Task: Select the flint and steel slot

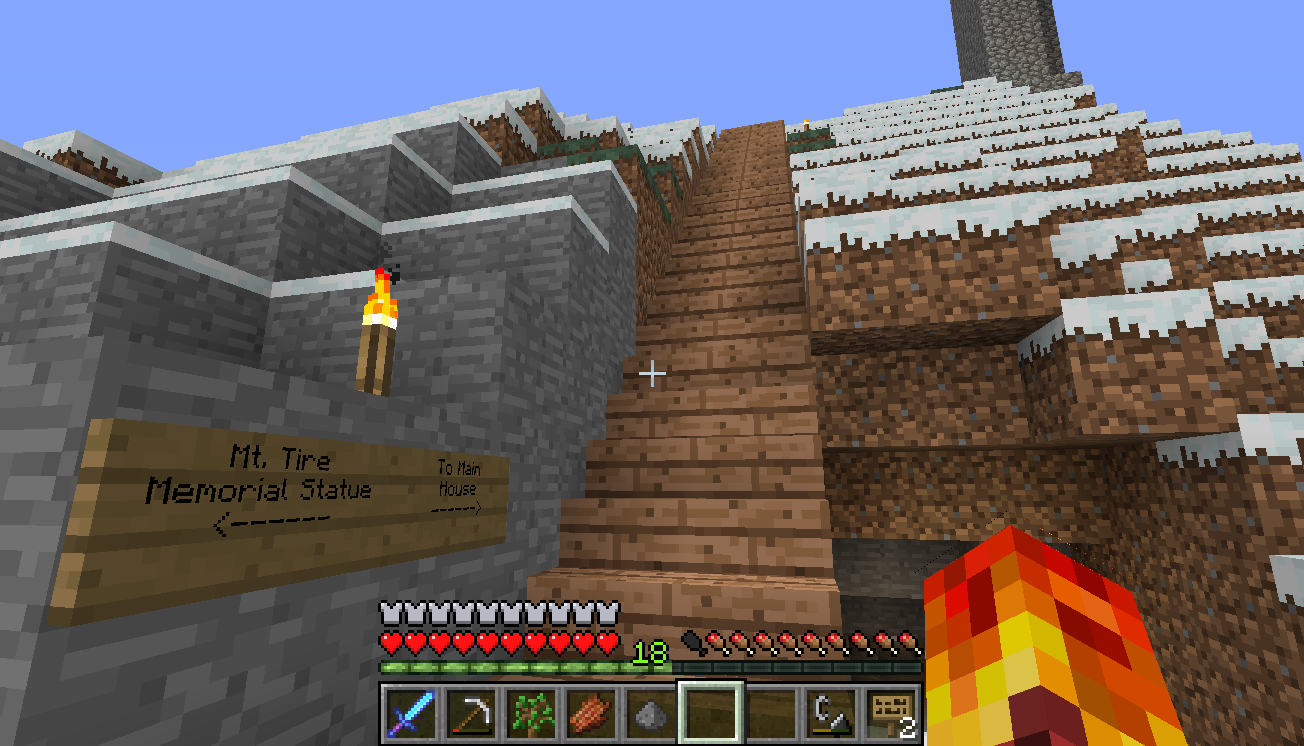Action: [831, 714]
